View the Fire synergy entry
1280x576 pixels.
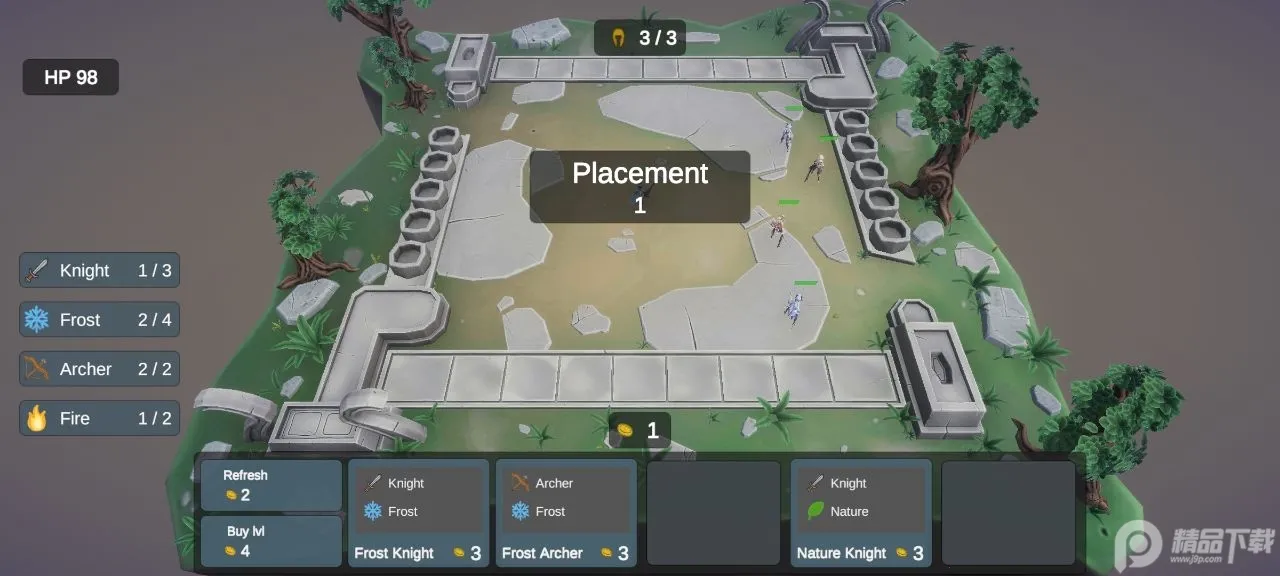click(x=99, y=418)
